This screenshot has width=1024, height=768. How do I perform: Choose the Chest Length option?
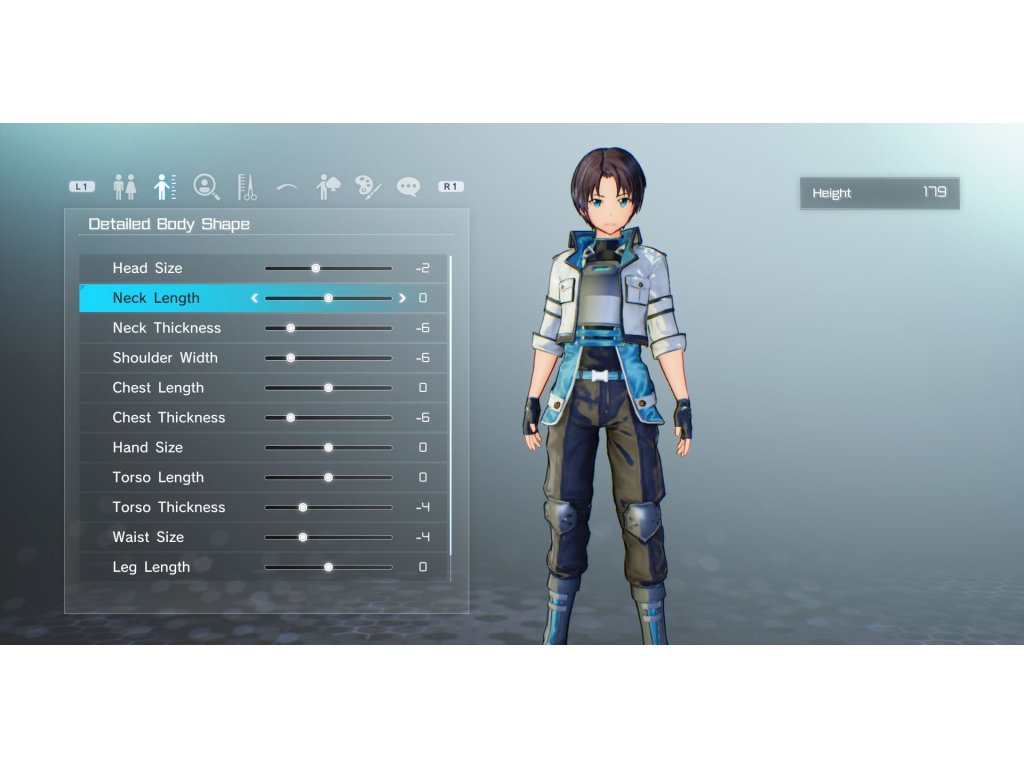[158, 388]
